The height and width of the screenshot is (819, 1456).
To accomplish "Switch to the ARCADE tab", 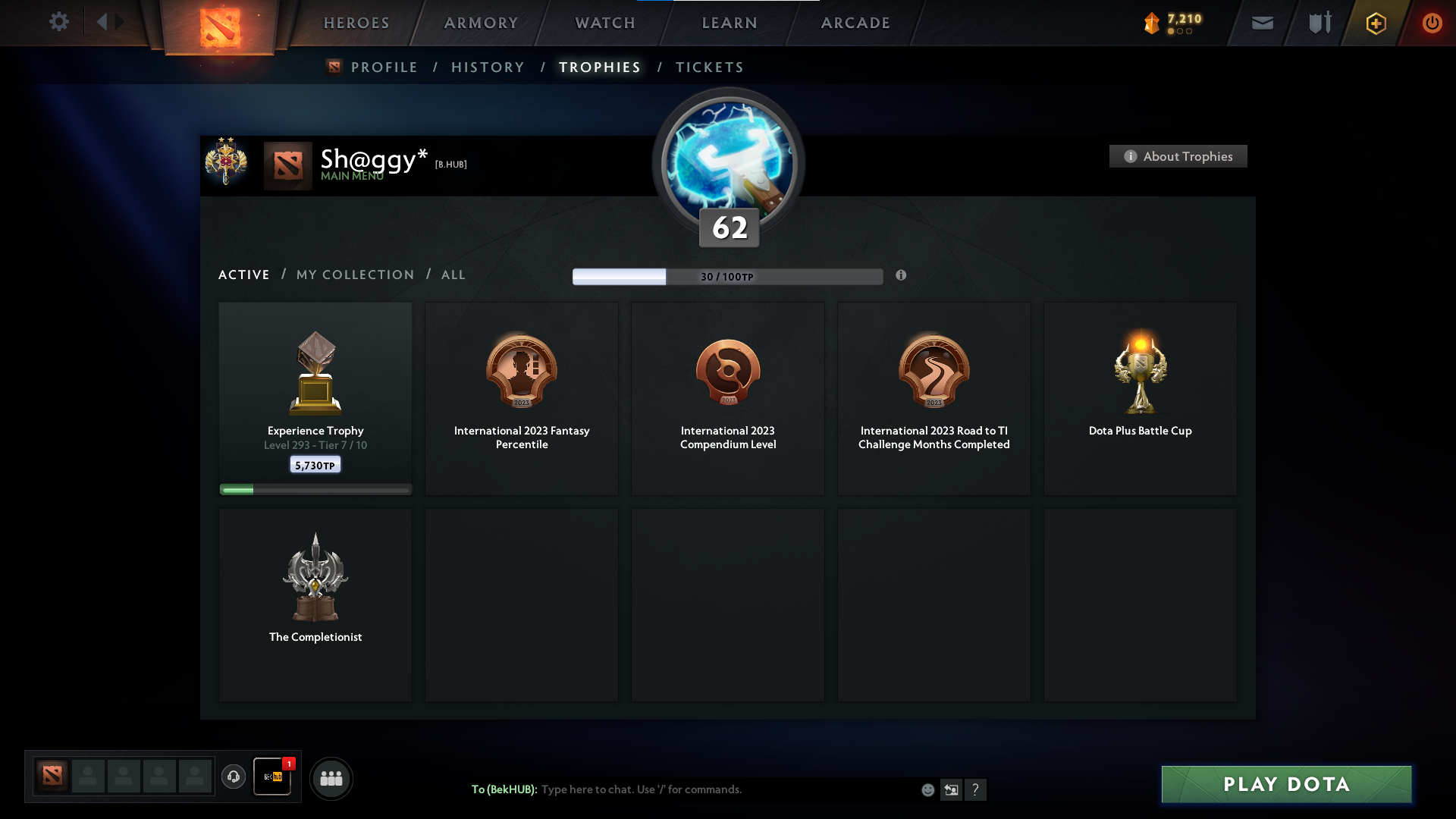I will (855, 23).
